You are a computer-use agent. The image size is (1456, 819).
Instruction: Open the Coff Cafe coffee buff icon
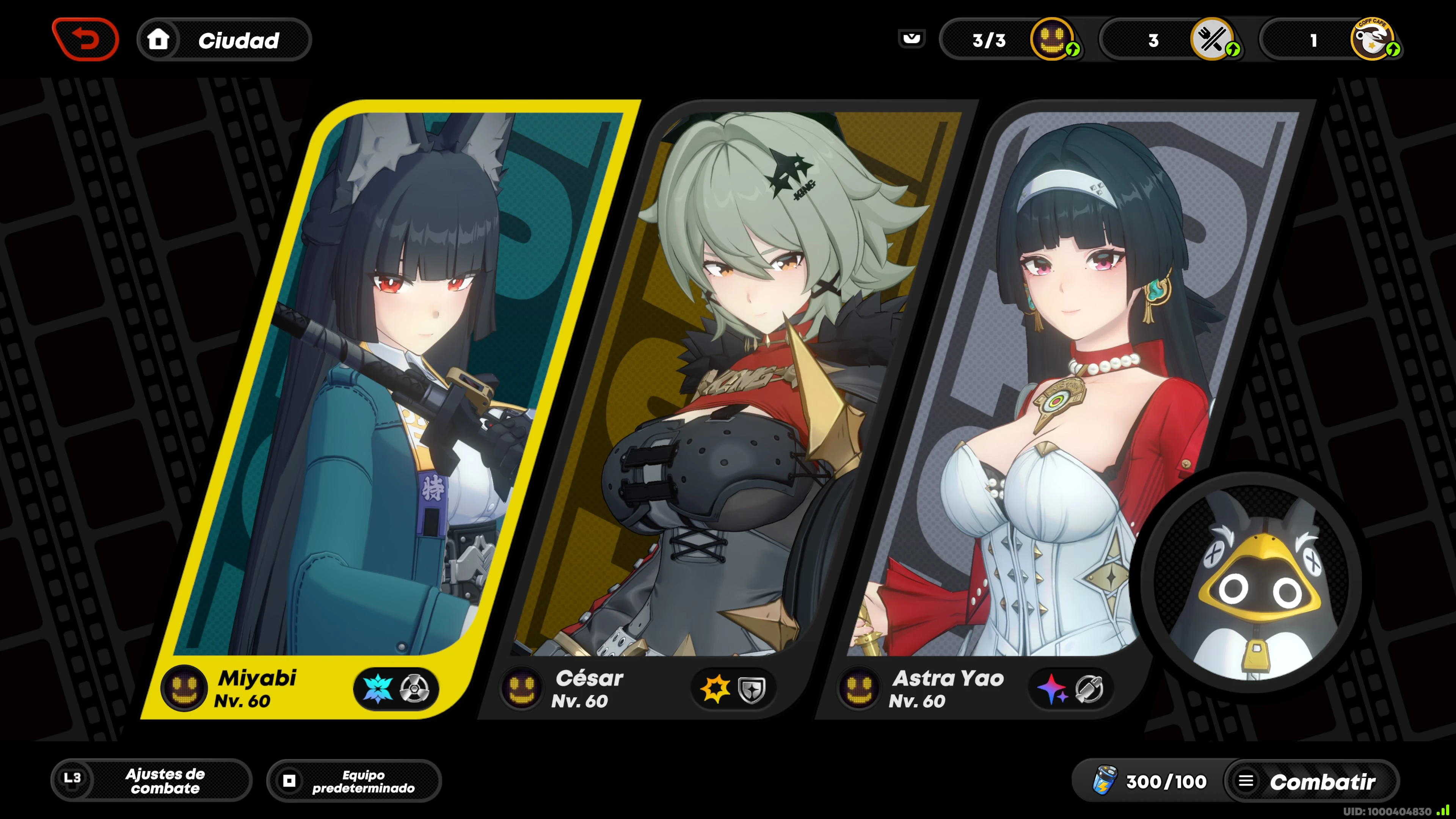1372,39
